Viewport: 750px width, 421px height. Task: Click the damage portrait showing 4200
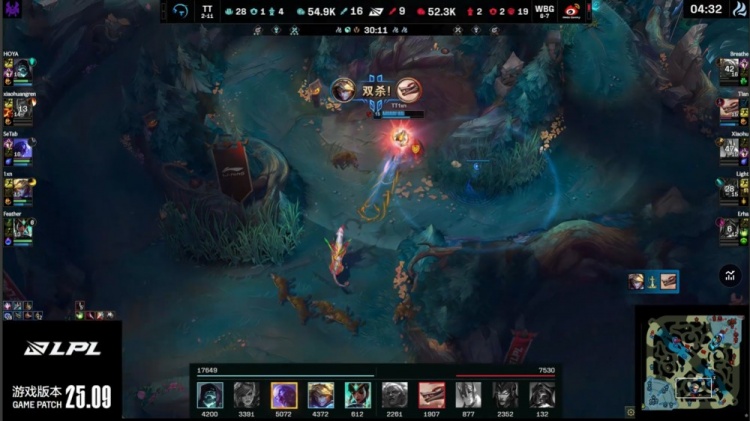click(210, 394)
